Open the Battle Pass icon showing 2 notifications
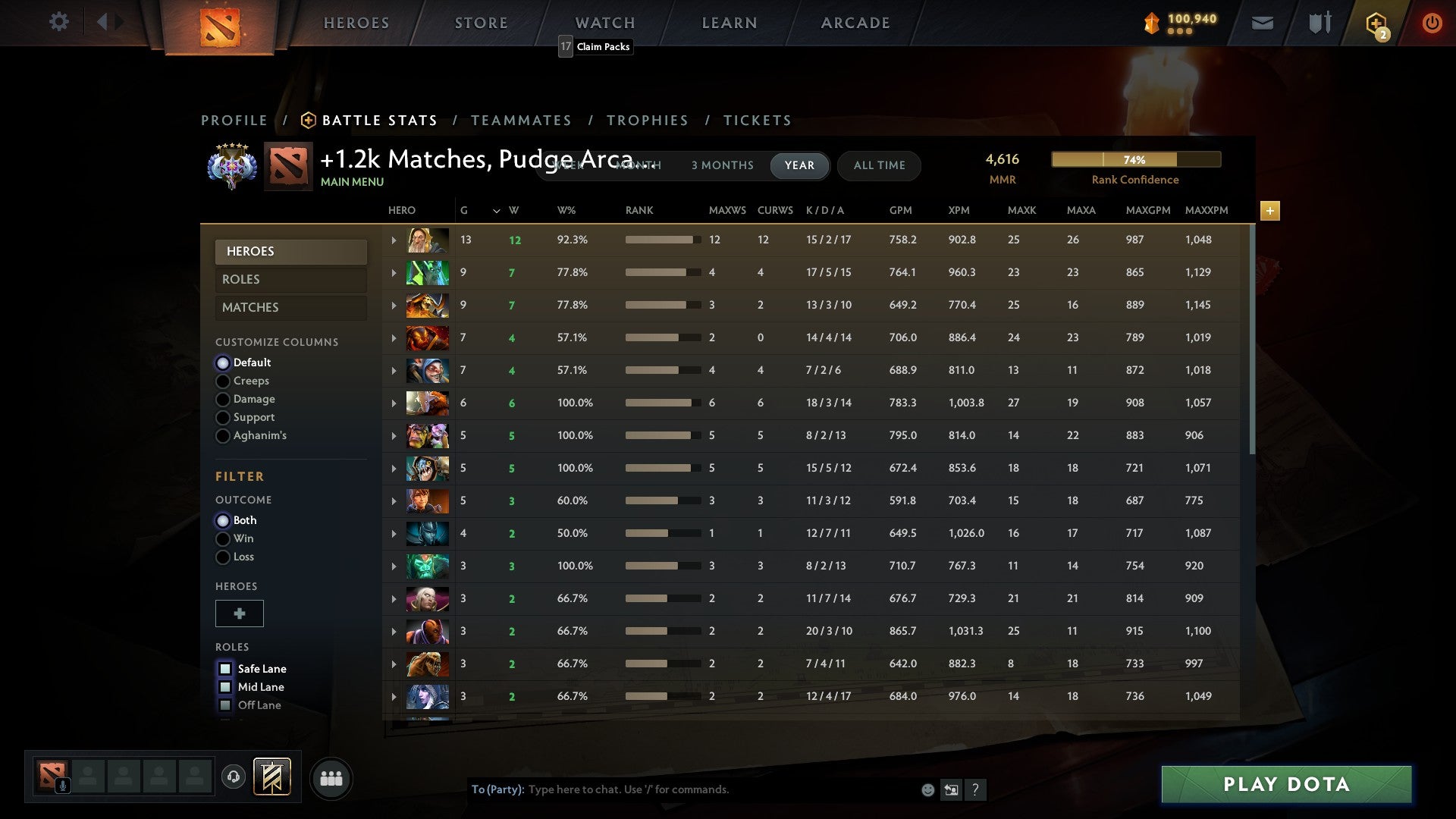Image resolution: width=1456 pixels, height=819 pixels. click(x=1375, y=23)
